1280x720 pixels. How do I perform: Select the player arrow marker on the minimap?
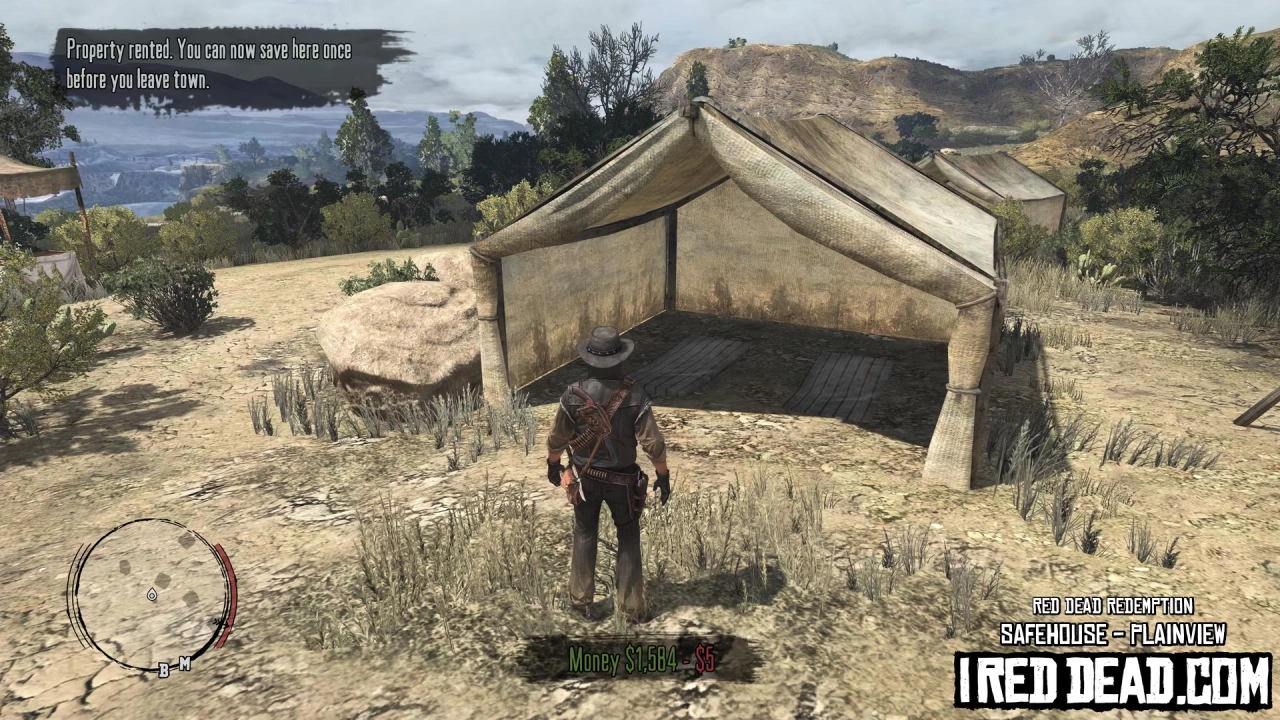click(152, 596)
